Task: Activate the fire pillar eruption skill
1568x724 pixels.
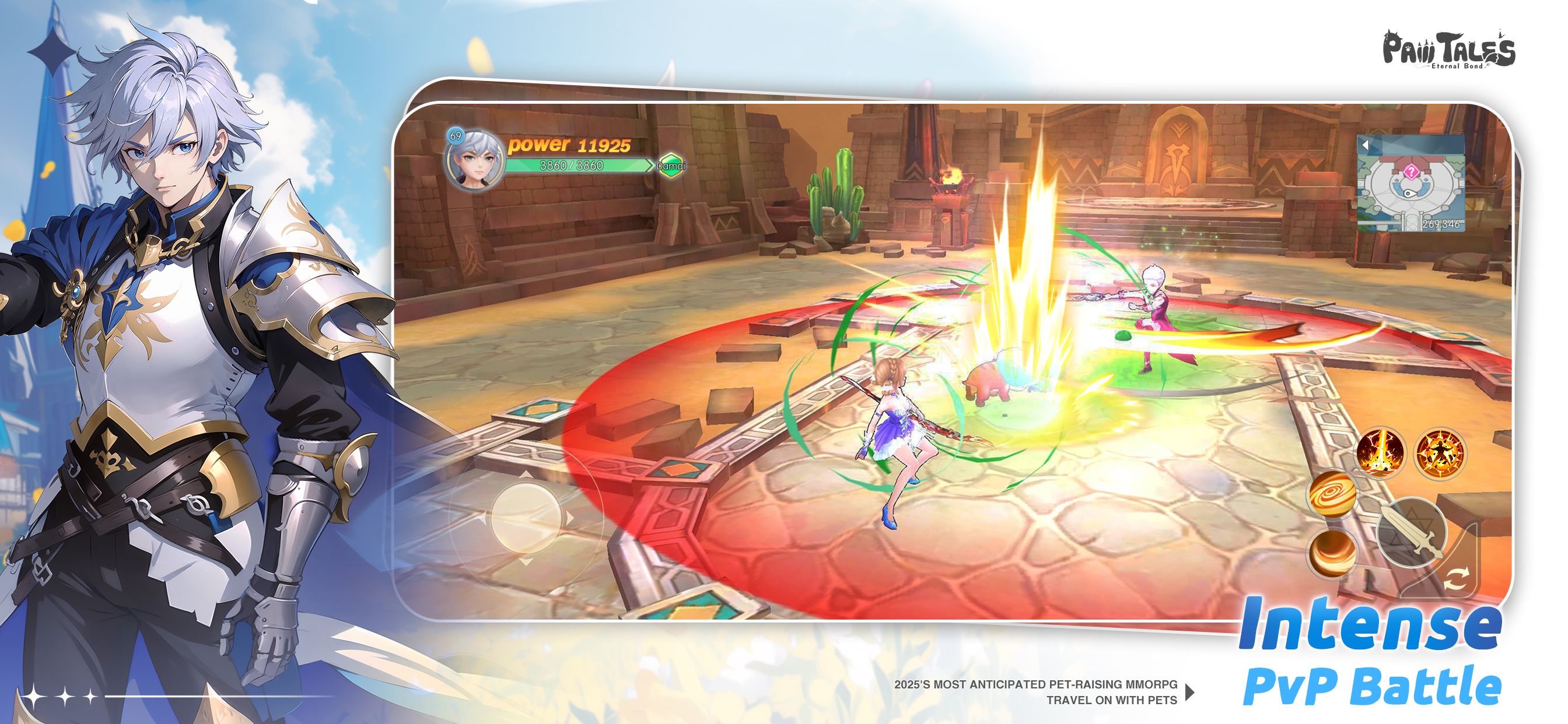Action: 1380,454
